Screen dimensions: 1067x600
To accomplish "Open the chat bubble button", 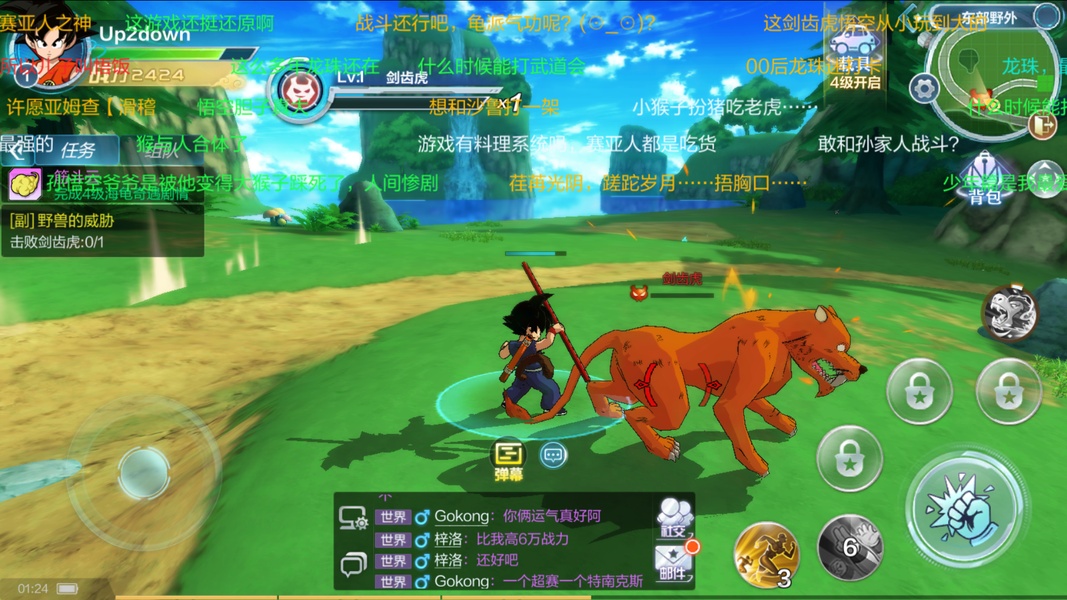I will (553, 456).
